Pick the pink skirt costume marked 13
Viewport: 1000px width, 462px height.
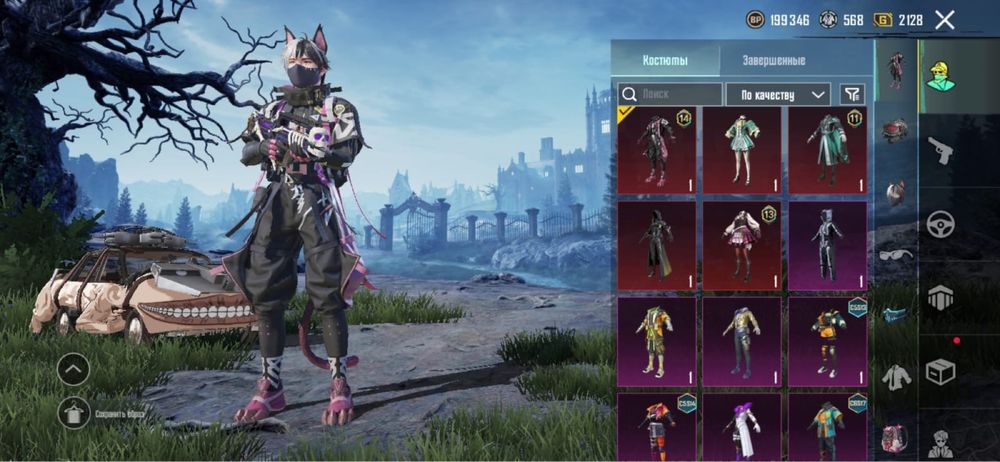tap(741, 245)
